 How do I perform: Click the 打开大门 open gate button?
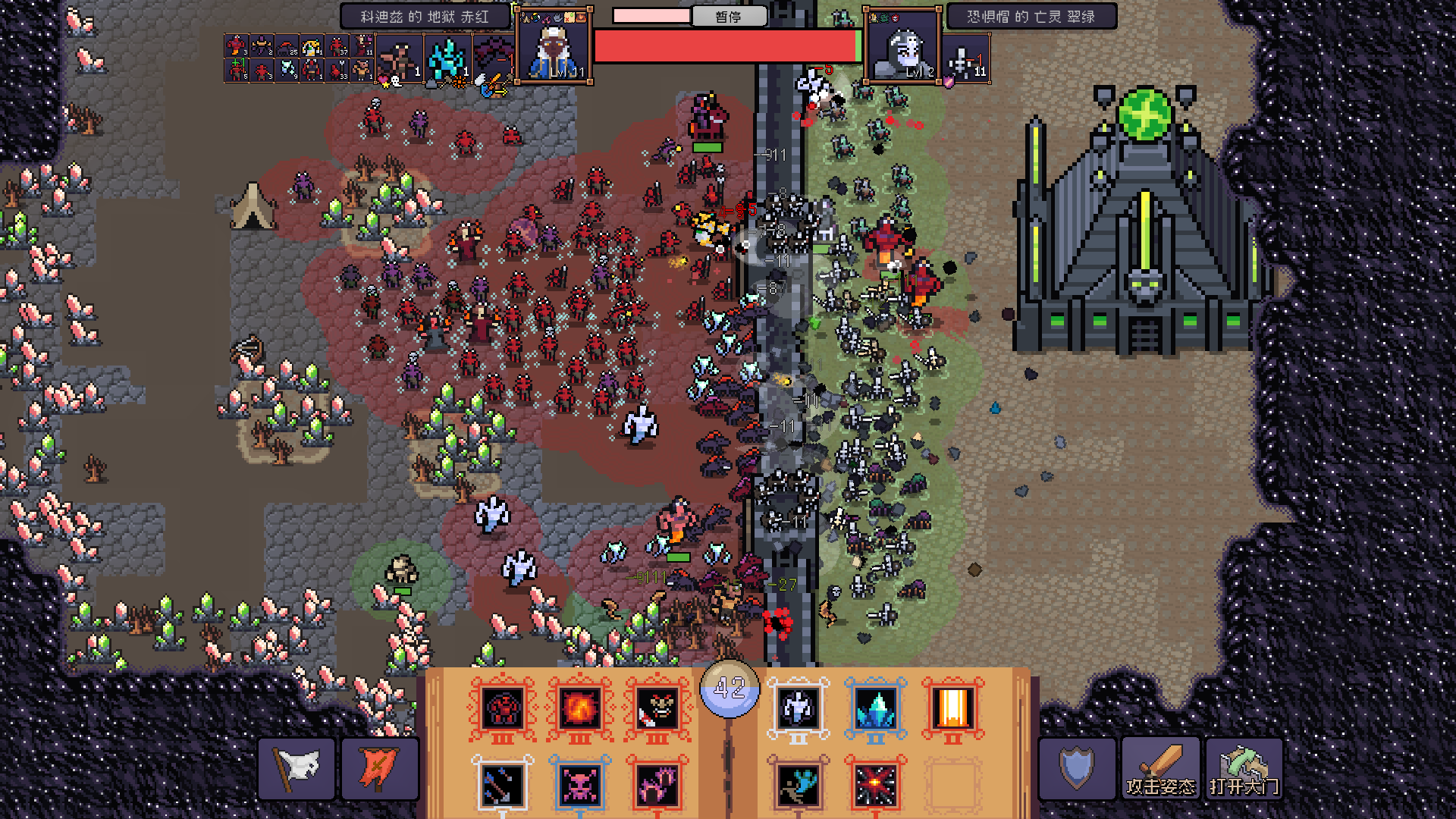point(1244,769)
